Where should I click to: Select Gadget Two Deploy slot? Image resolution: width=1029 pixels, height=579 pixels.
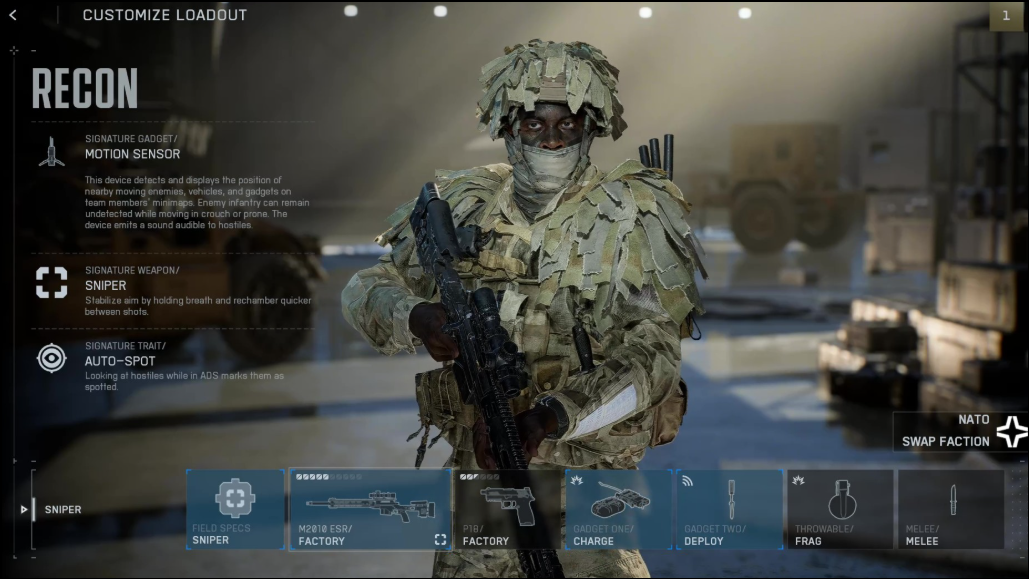(729, 509)
